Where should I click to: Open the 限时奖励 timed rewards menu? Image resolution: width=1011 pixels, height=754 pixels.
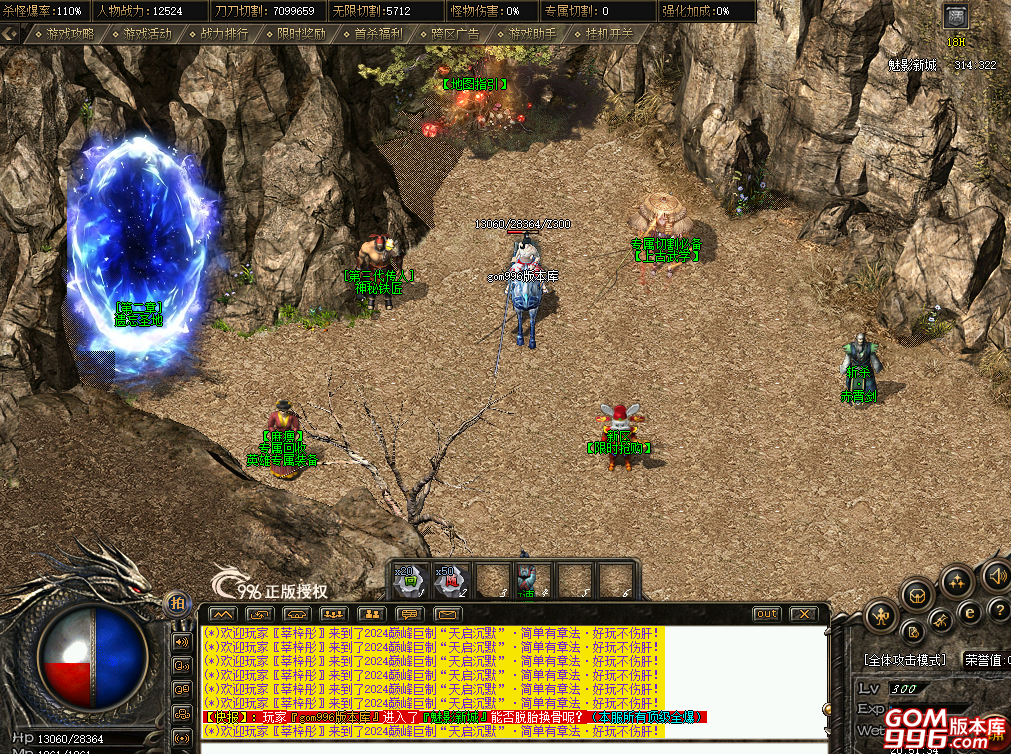point(301,33)
